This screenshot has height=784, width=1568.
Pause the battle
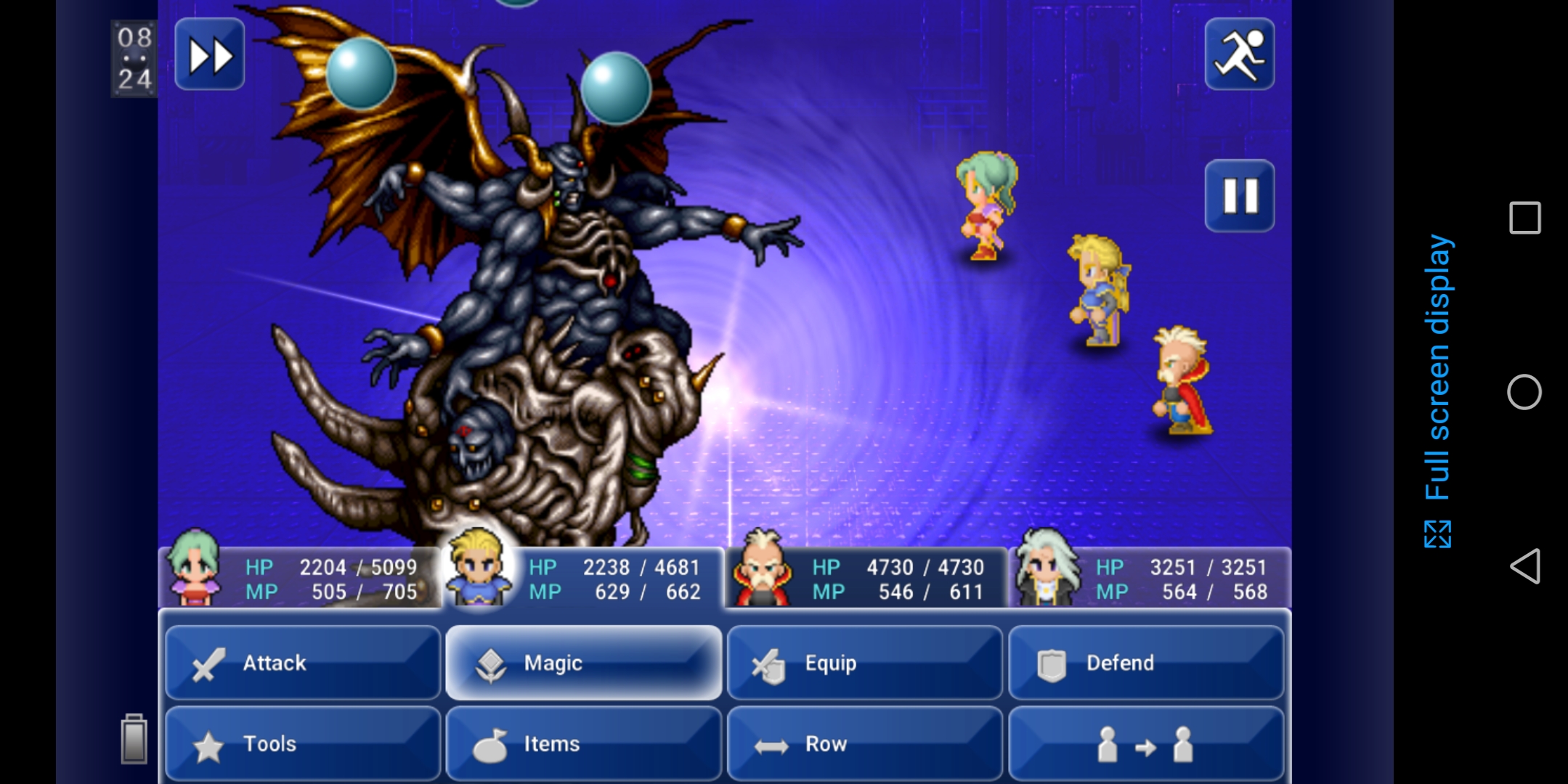[x=1239, y=196]
